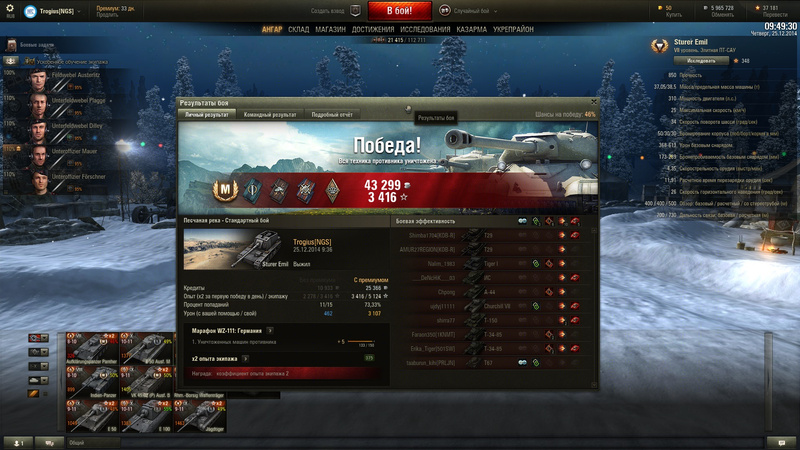
Task: Go to the Исследования (Research) tab
Action: [425, 30]
